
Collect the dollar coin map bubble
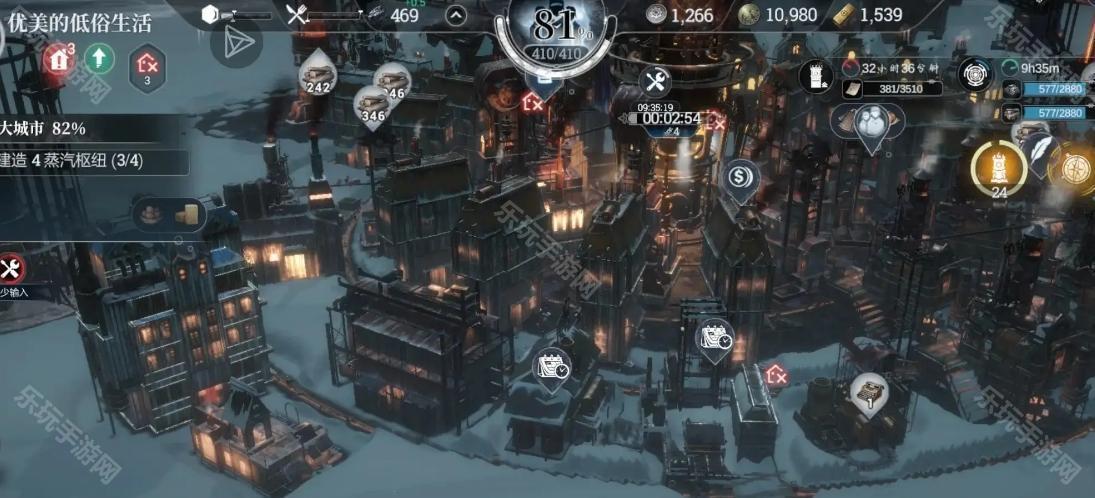coord(741,178)
